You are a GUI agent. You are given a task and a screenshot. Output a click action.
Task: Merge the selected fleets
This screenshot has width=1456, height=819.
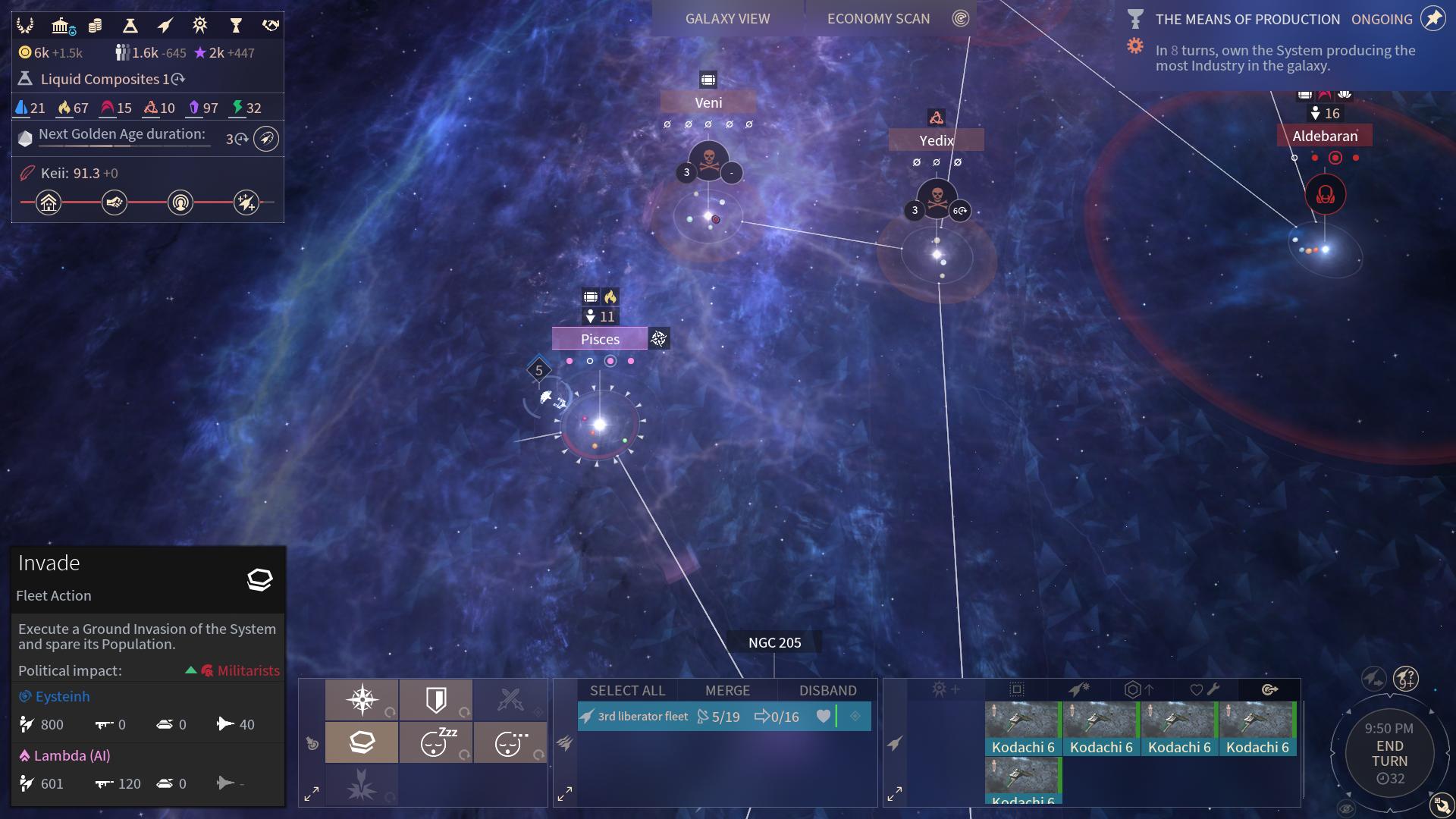point(727,690)
